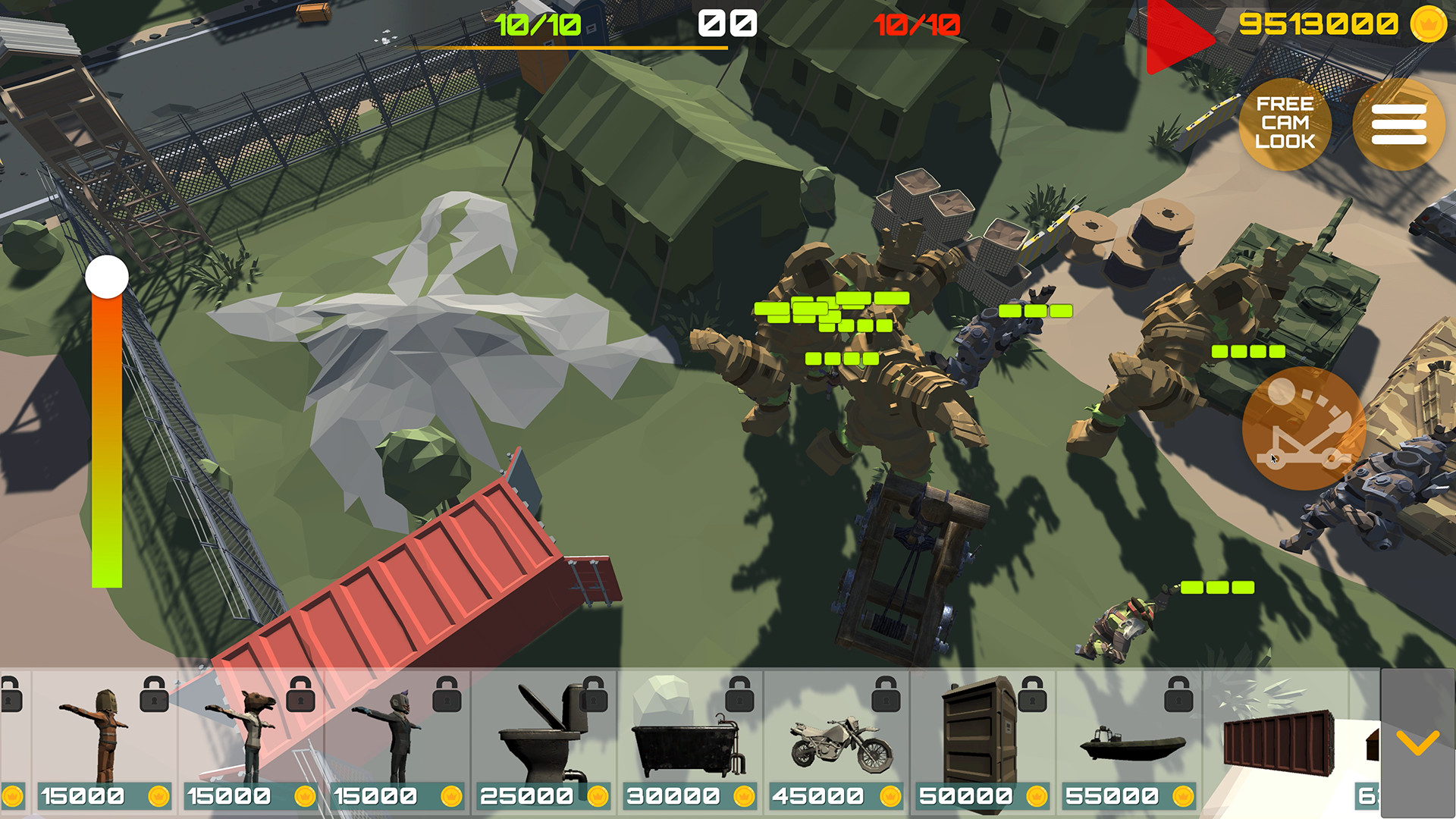Image resolution: width=1456 pixels, height=819 pixels.
Task: Click the green 10/10 team counter
Action: coord(535,24)
